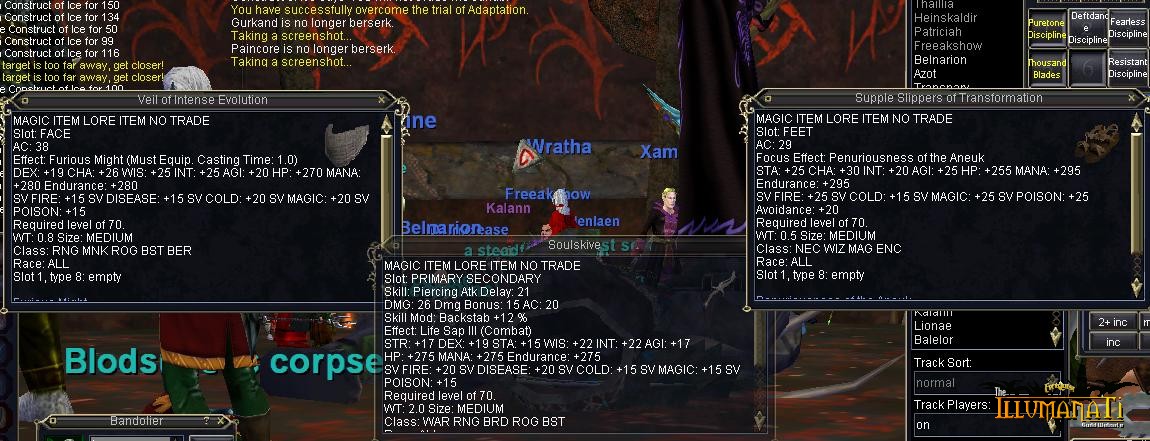Open the Bandolier window help button
Viewport: 1150px width, 441px height.
[x=206, y=422]
